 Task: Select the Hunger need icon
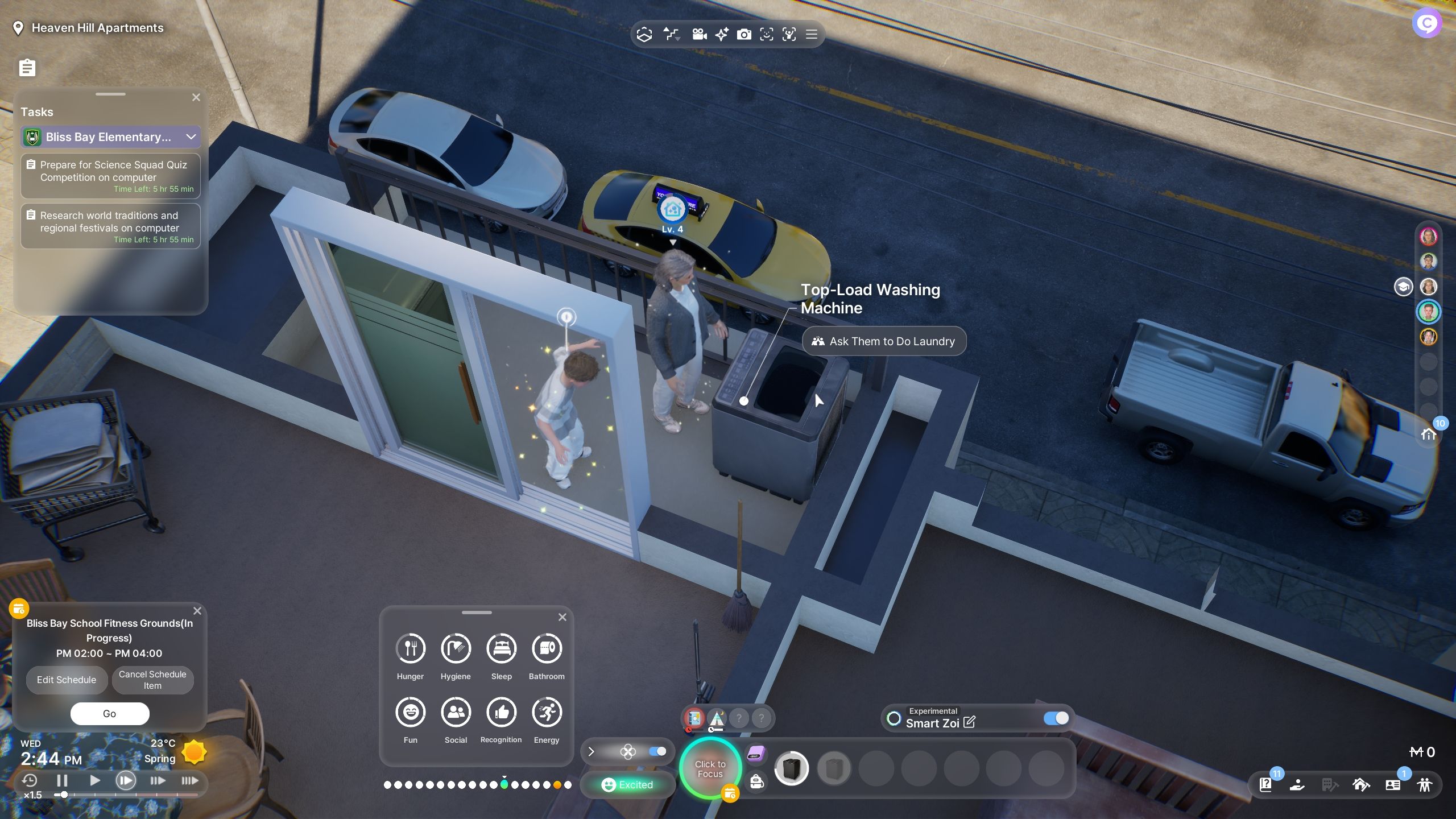(410, 649)
